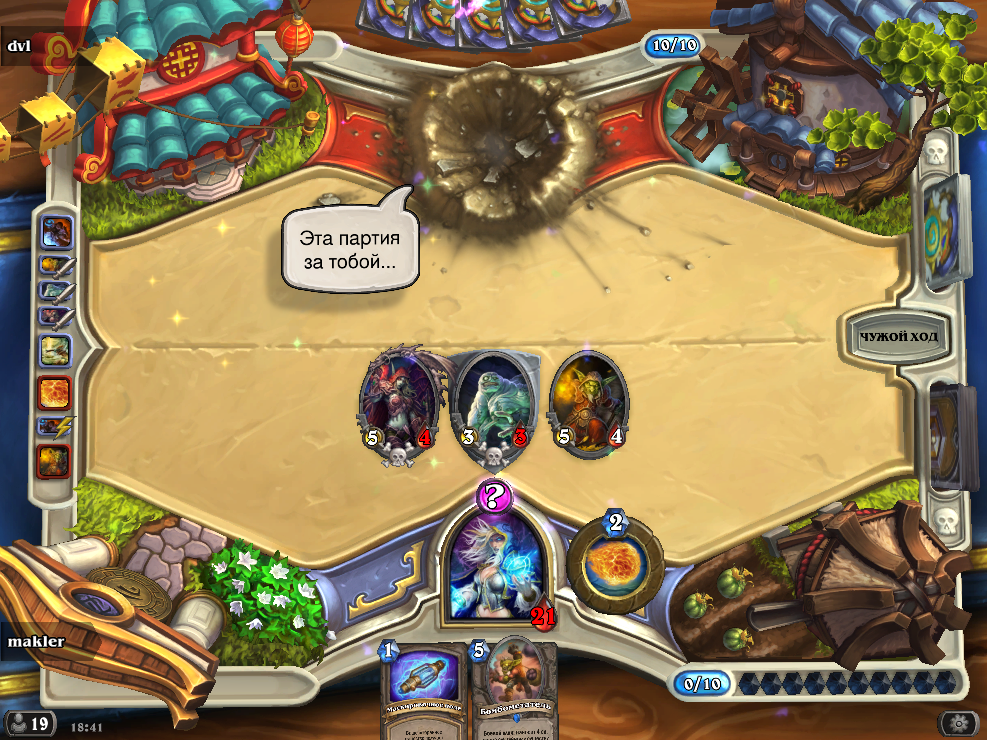The height and width of the screenshot is (740, 987).
Task: Use the Fireblast hero power
Action: 615,566
